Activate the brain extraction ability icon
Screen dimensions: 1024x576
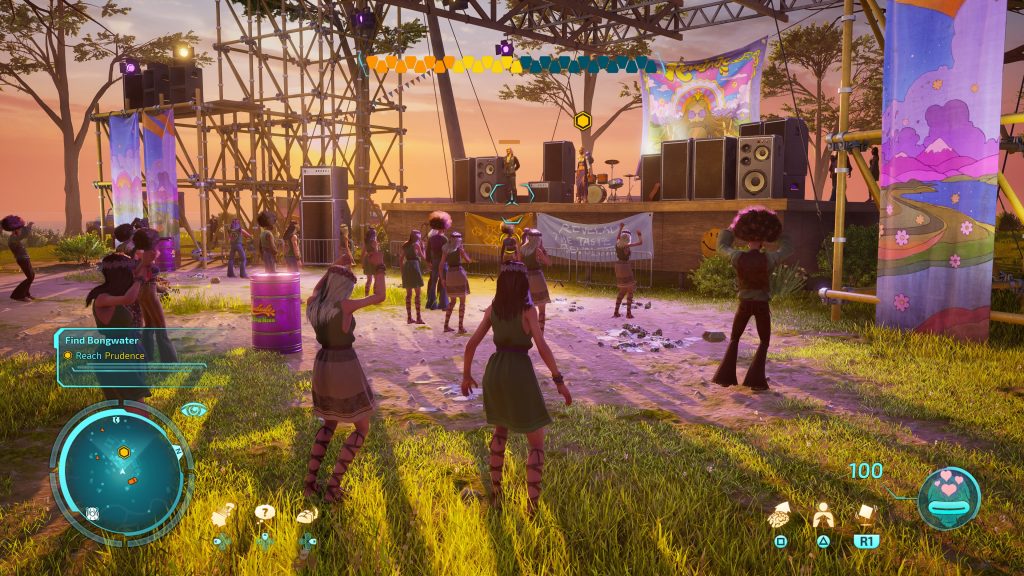coord(781,515)
